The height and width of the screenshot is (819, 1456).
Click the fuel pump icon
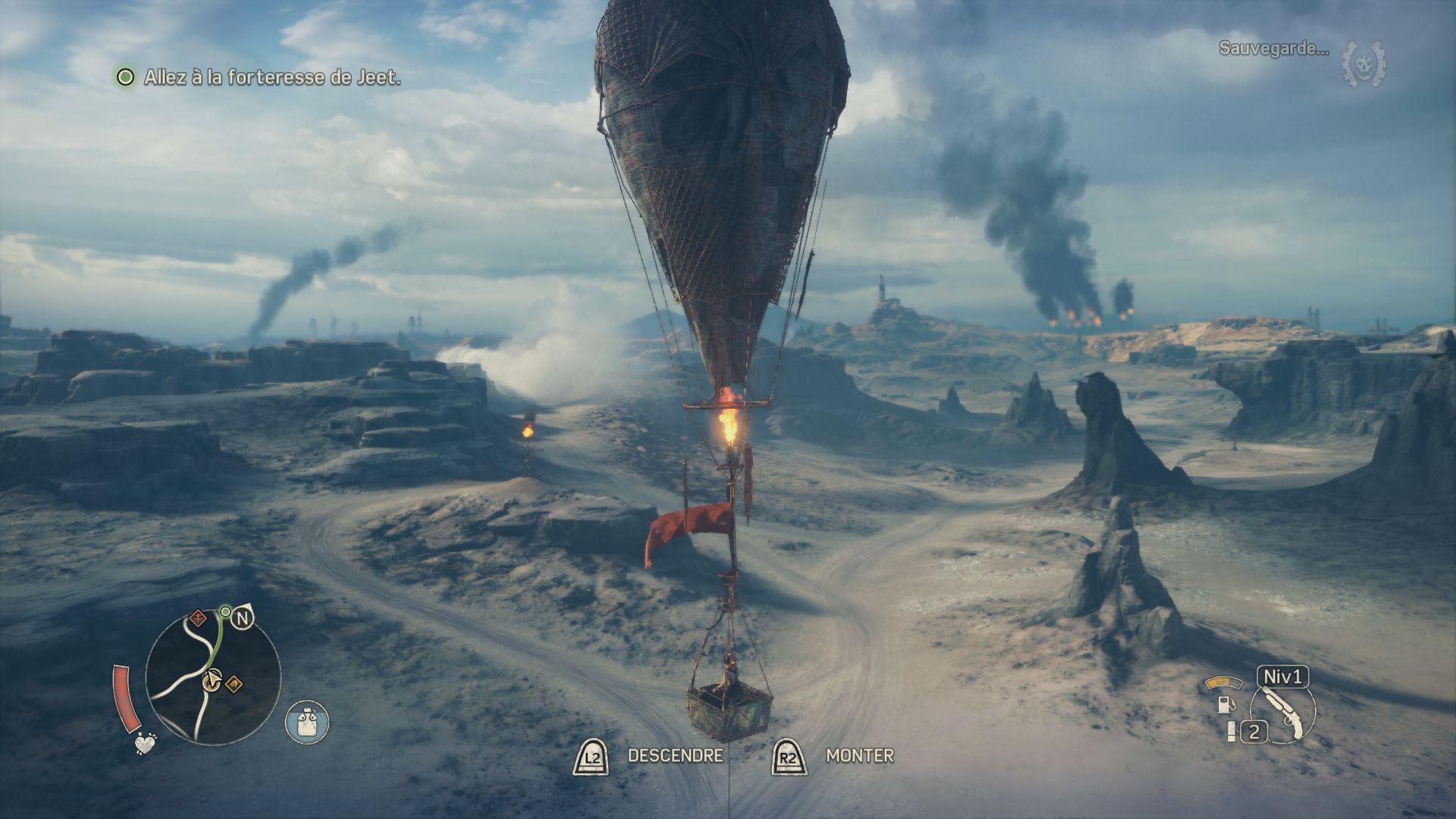[x=1224, y=703]
